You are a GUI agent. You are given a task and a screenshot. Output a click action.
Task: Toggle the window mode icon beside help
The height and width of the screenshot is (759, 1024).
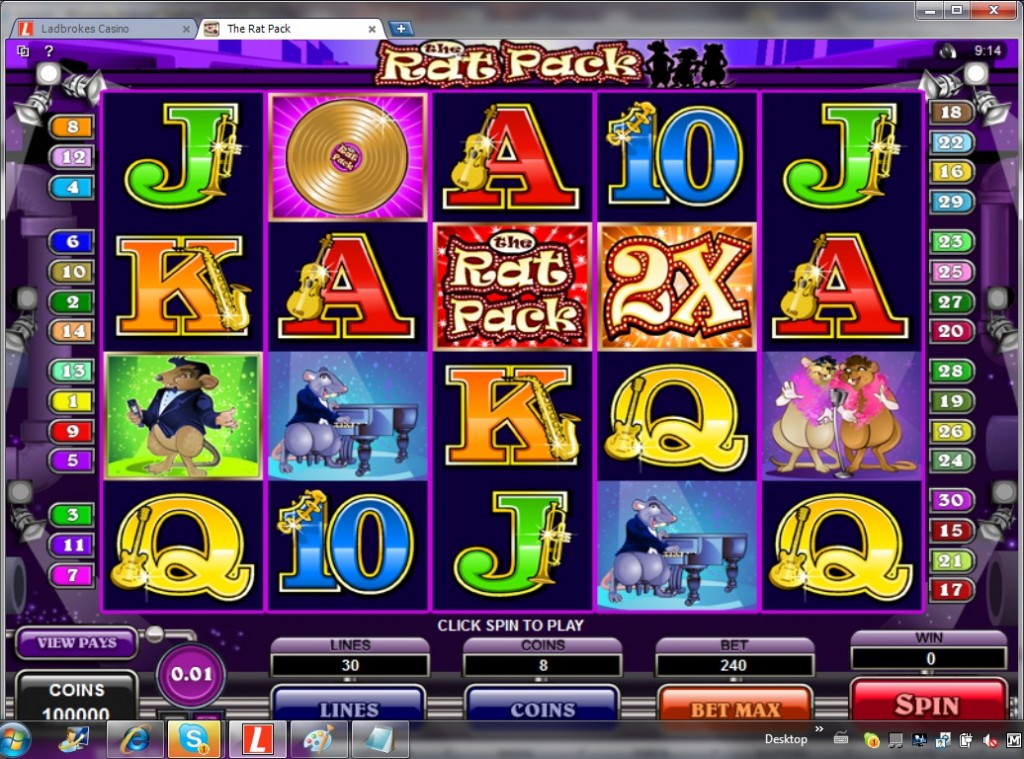(x=23, y=51)
